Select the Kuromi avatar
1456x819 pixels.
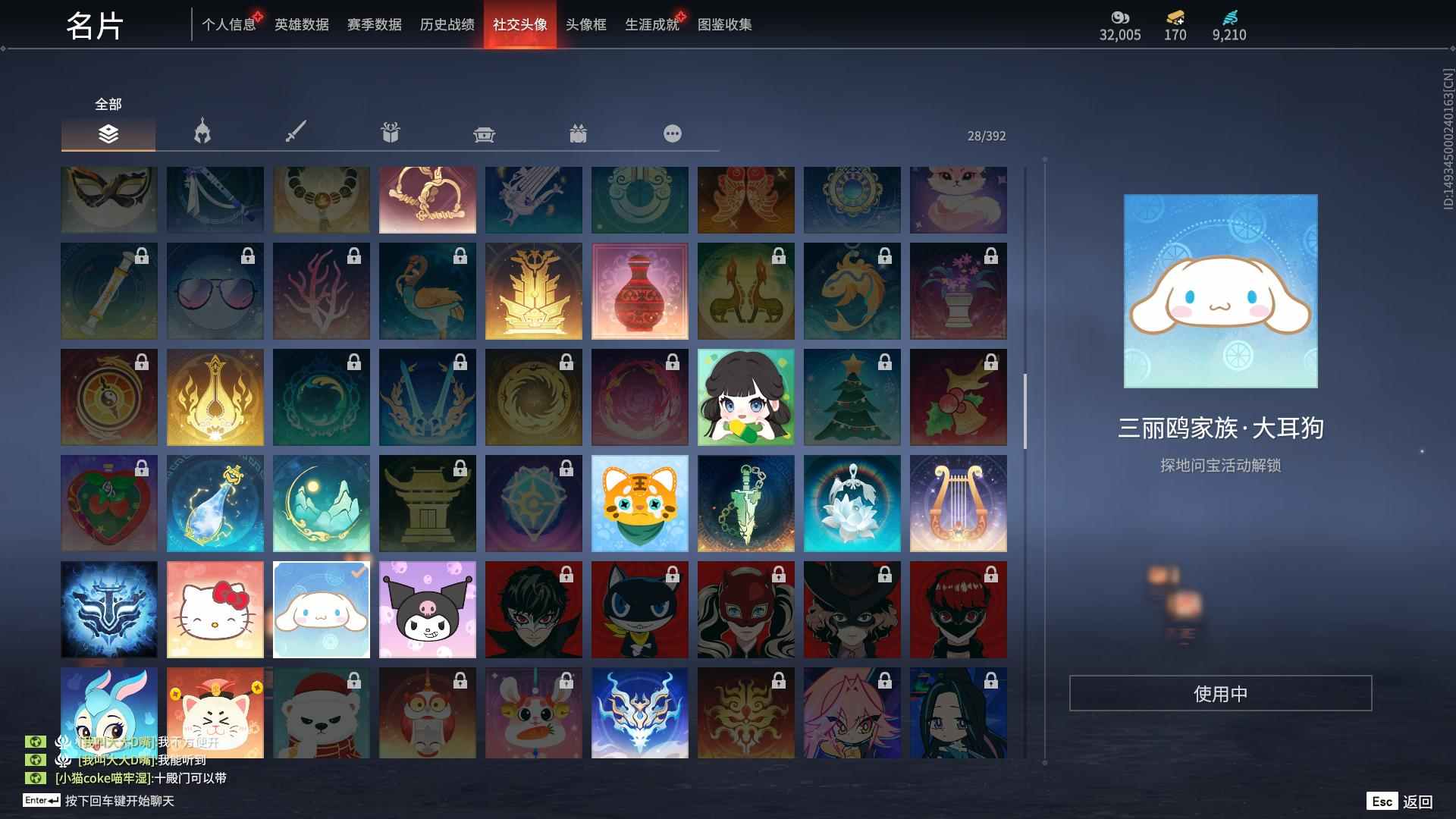click(427, 608)
